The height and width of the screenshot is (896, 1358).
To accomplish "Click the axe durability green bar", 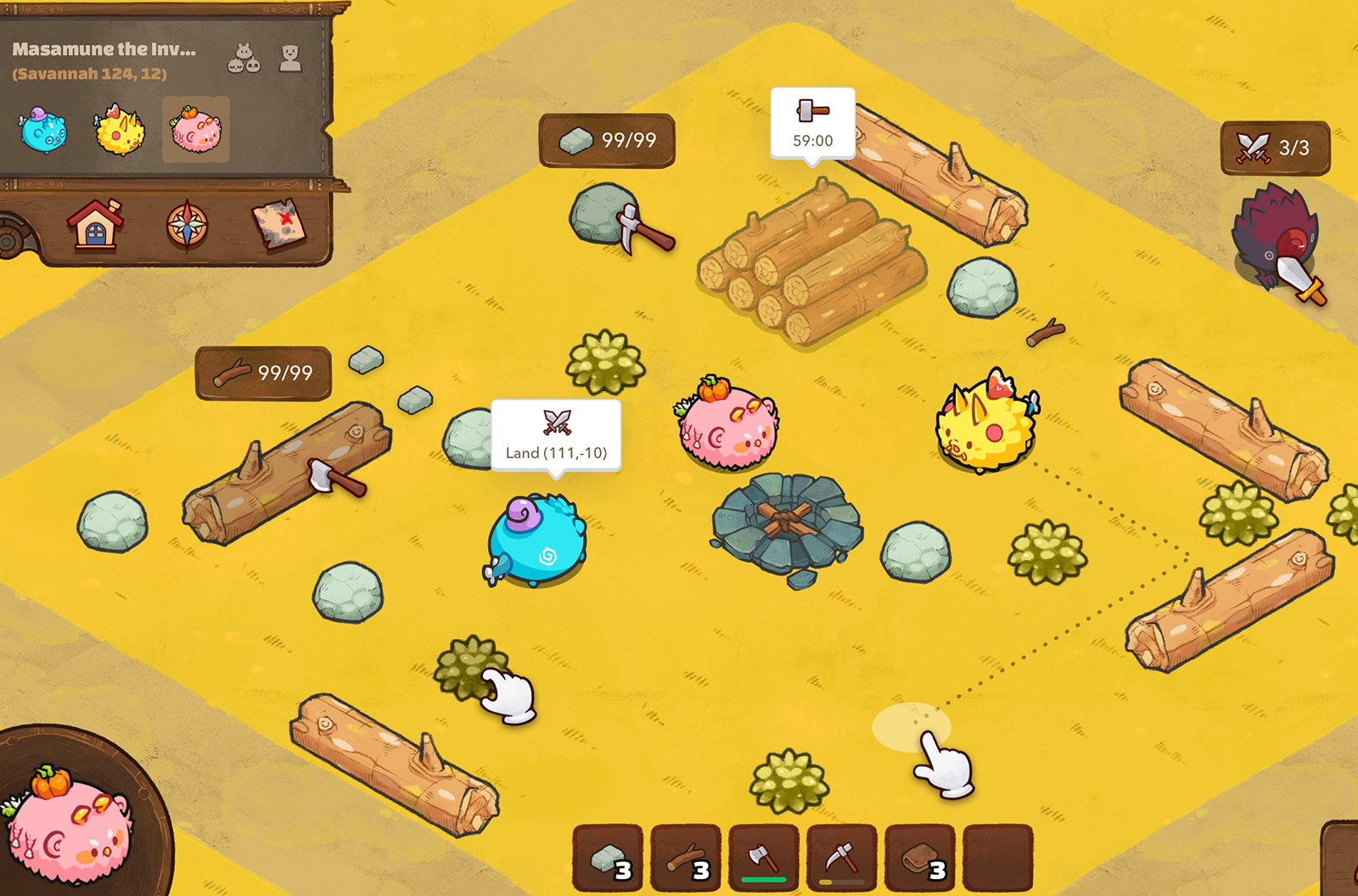I will [763, 881].
